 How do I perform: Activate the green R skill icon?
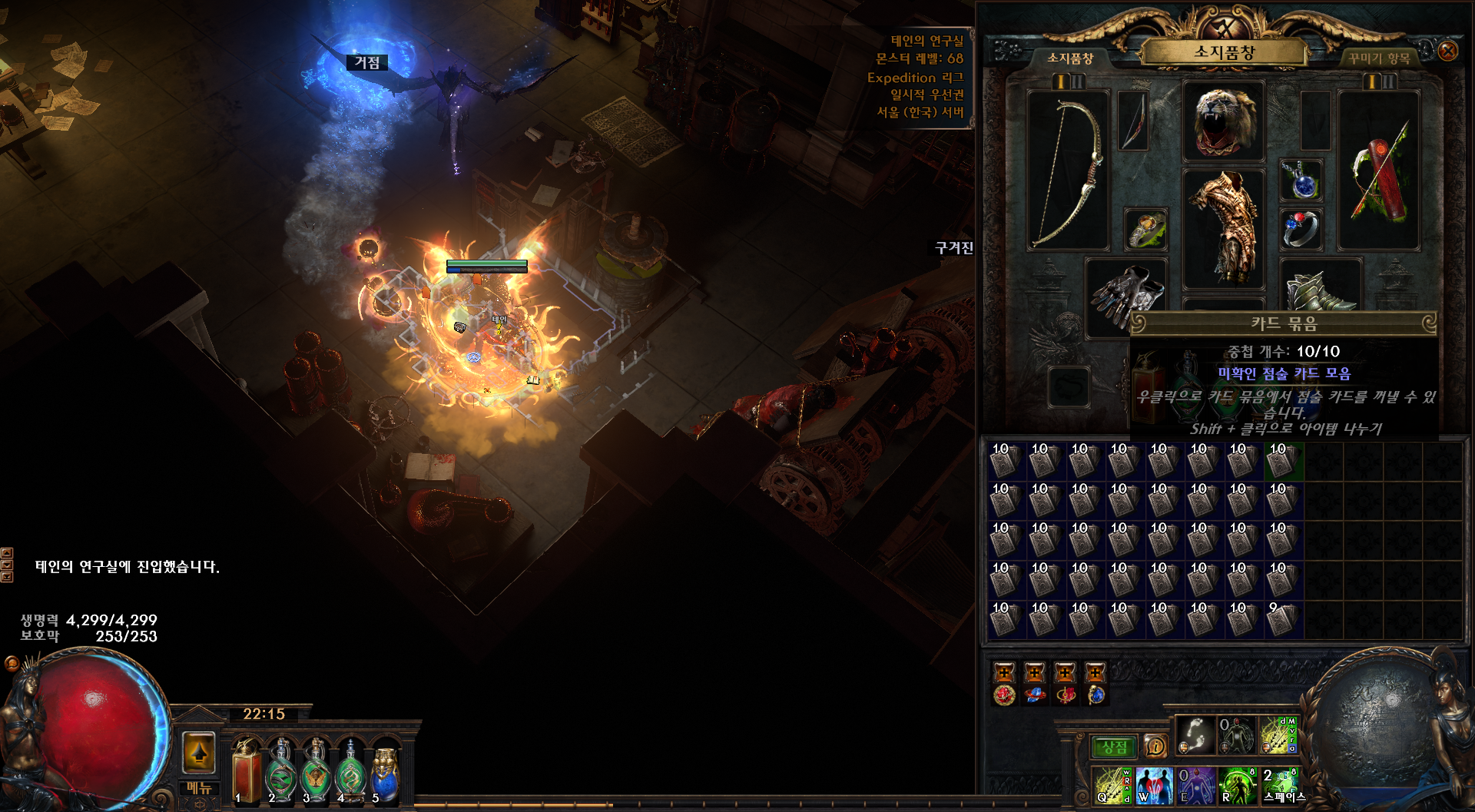tap(1237, 785)
